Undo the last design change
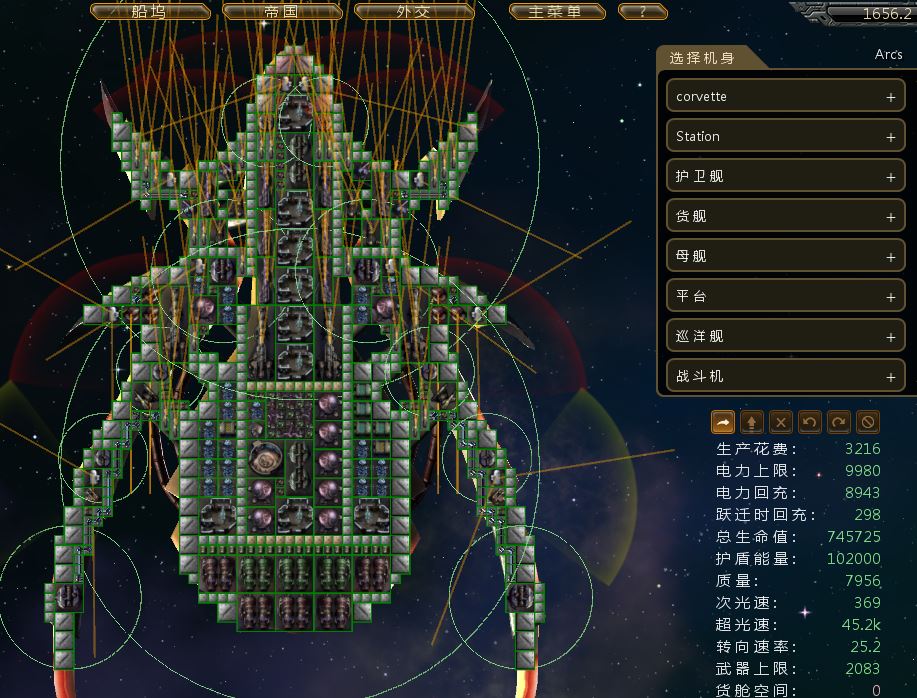This screenshot has height=698, width=917. click(810, 421)
